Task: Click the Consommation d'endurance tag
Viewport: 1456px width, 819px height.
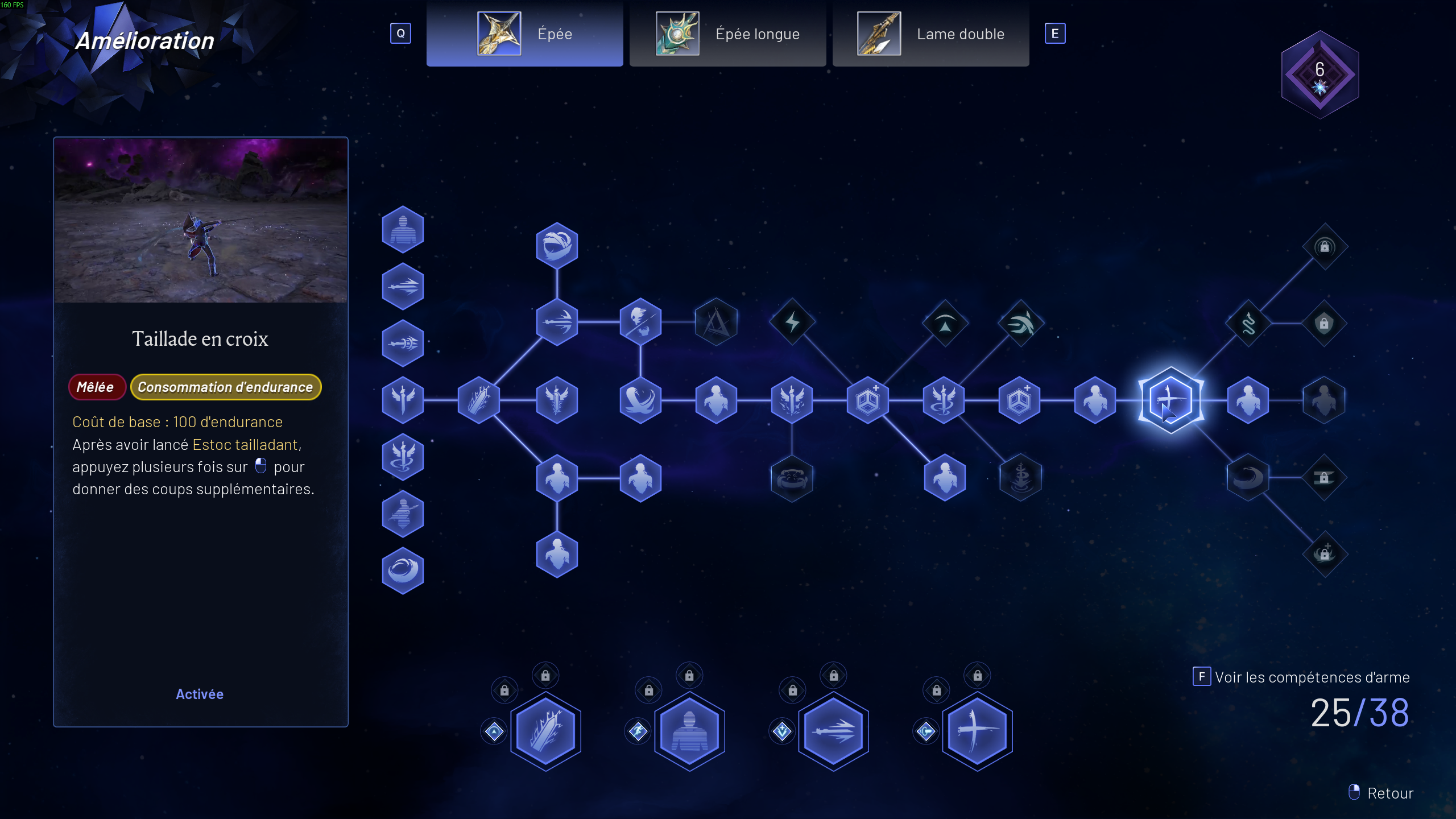Action: (x=225, y=387)
